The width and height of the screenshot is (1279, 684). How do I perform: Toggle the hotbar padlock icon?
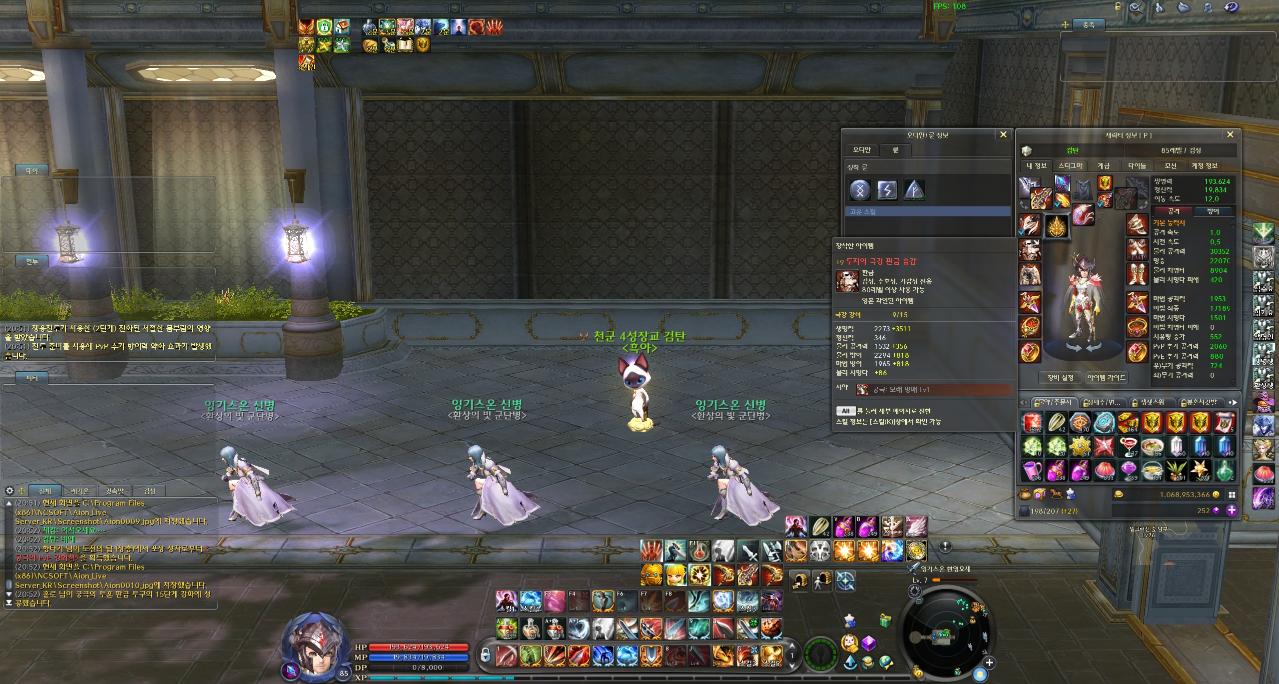(x=486, y=656)
